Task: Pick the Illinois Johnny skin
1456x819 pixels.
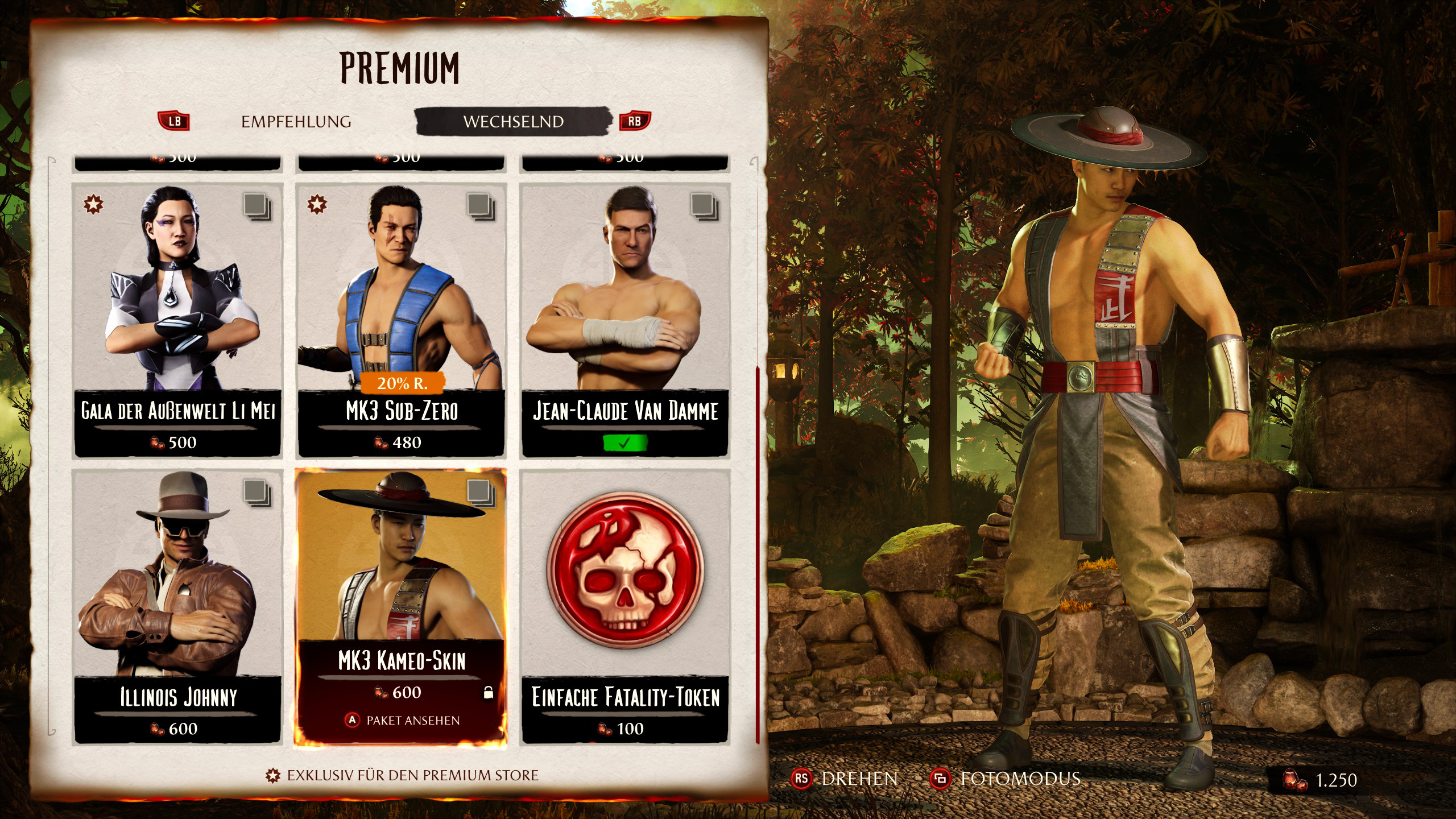Action: tap(177, 606)
